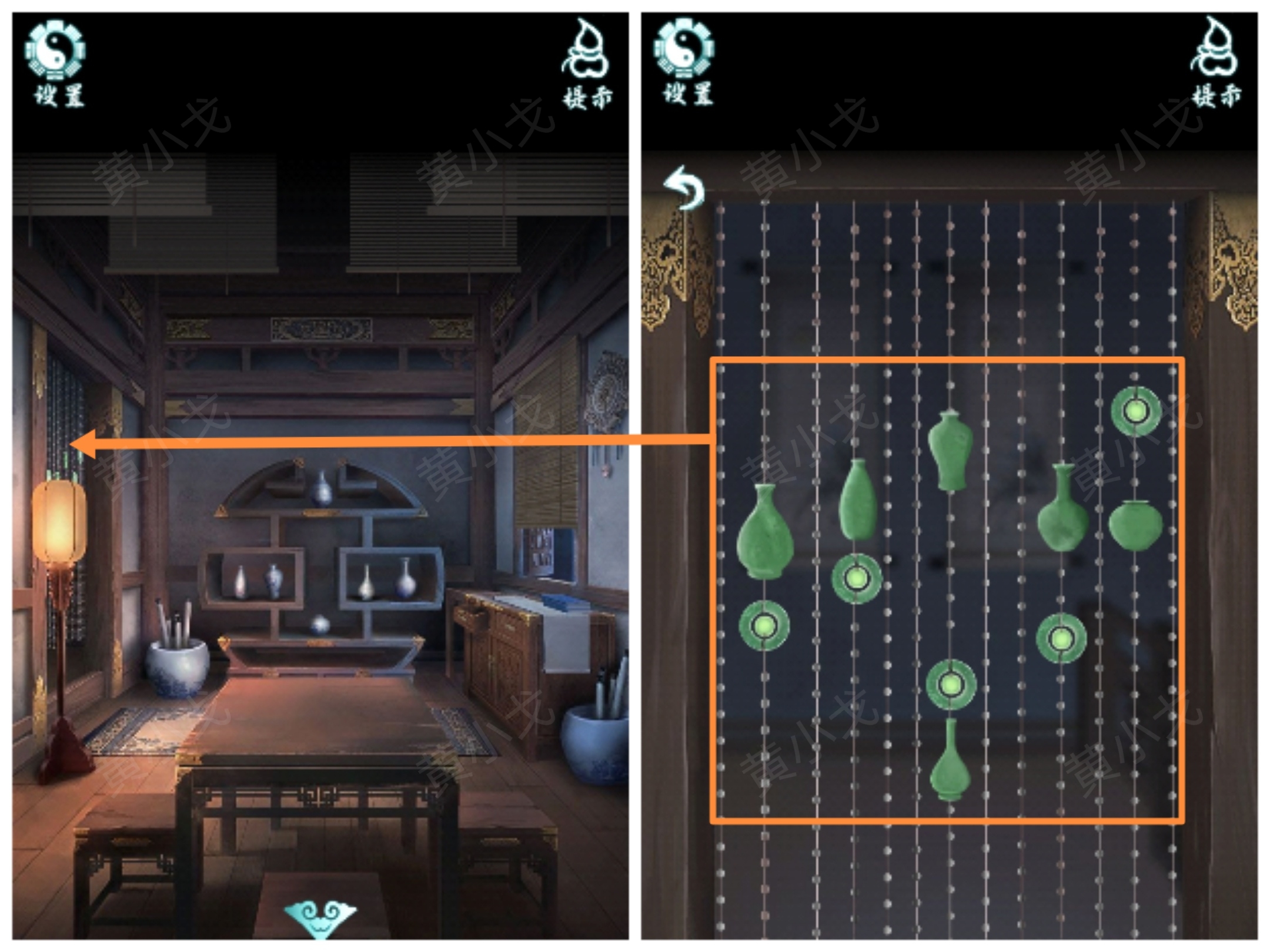Click the cyan cloud-shaped down arrow
The image size is (1270, 952).
pyautogui.click(x=320, y=917)
